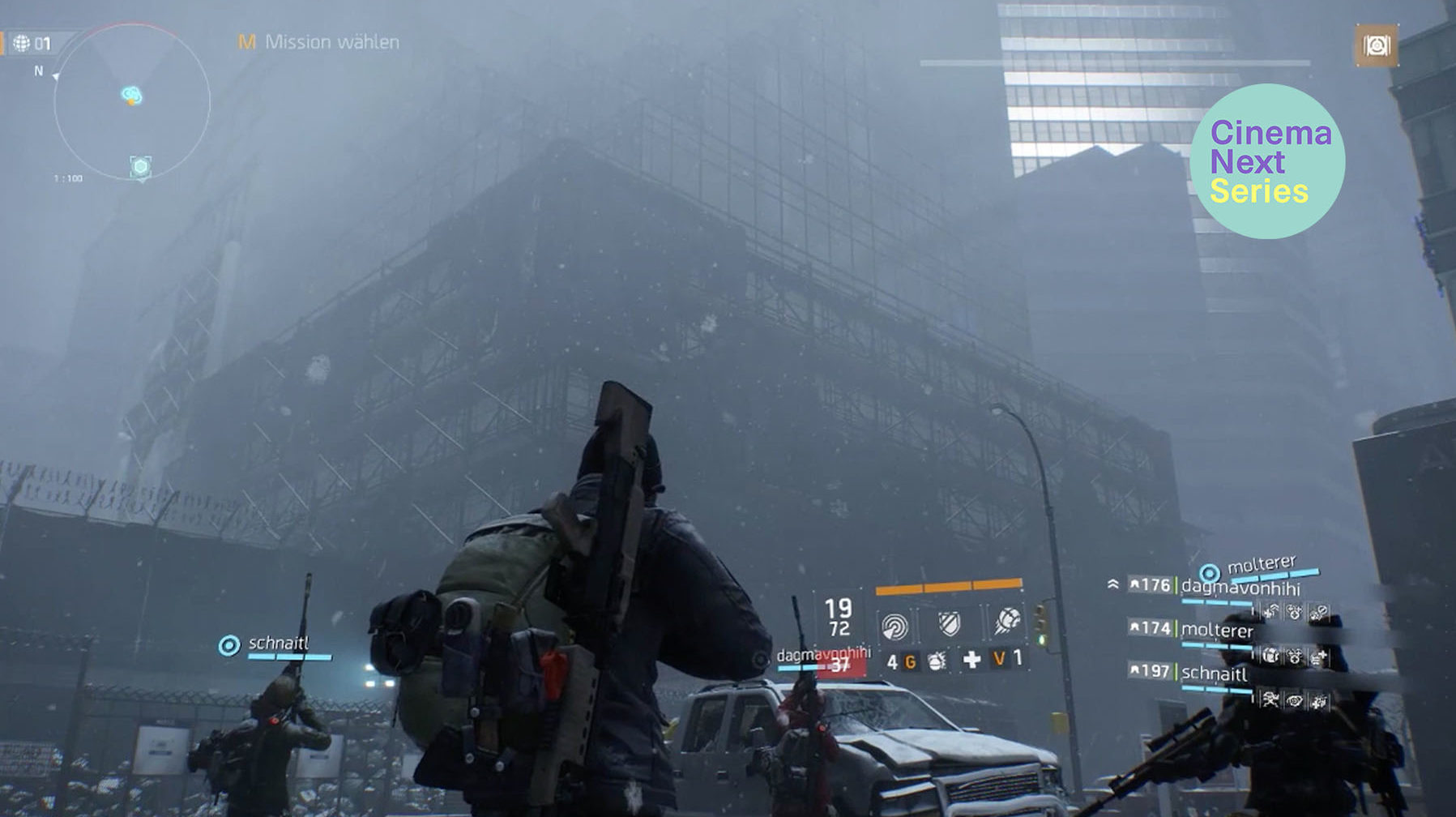Click the schnaitl nameplate over teammate
1456x817 pixels.
[x=277, y=644]
